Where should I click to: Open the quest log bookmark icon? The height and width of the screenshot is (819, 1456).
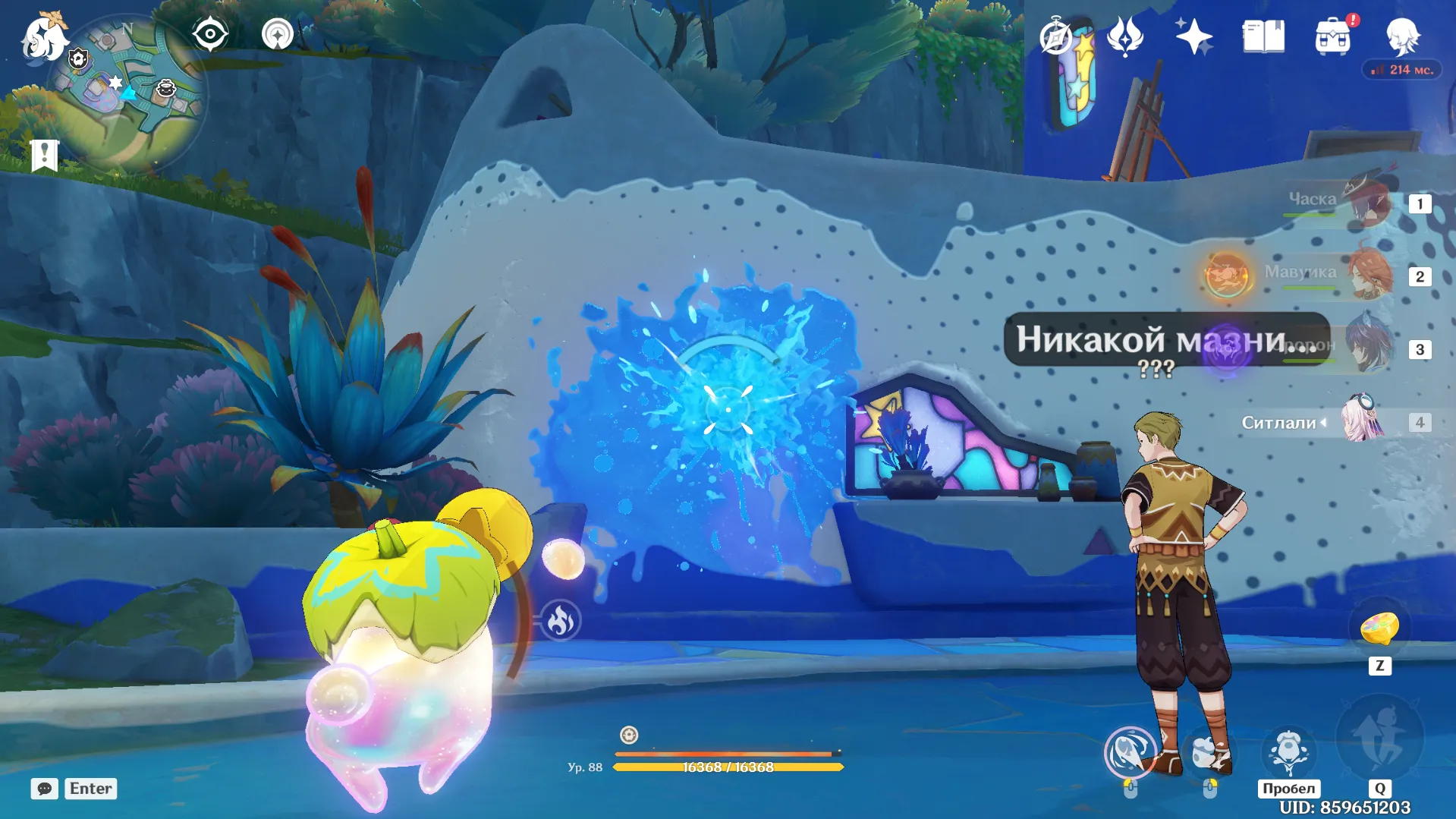tap(45, 156)
